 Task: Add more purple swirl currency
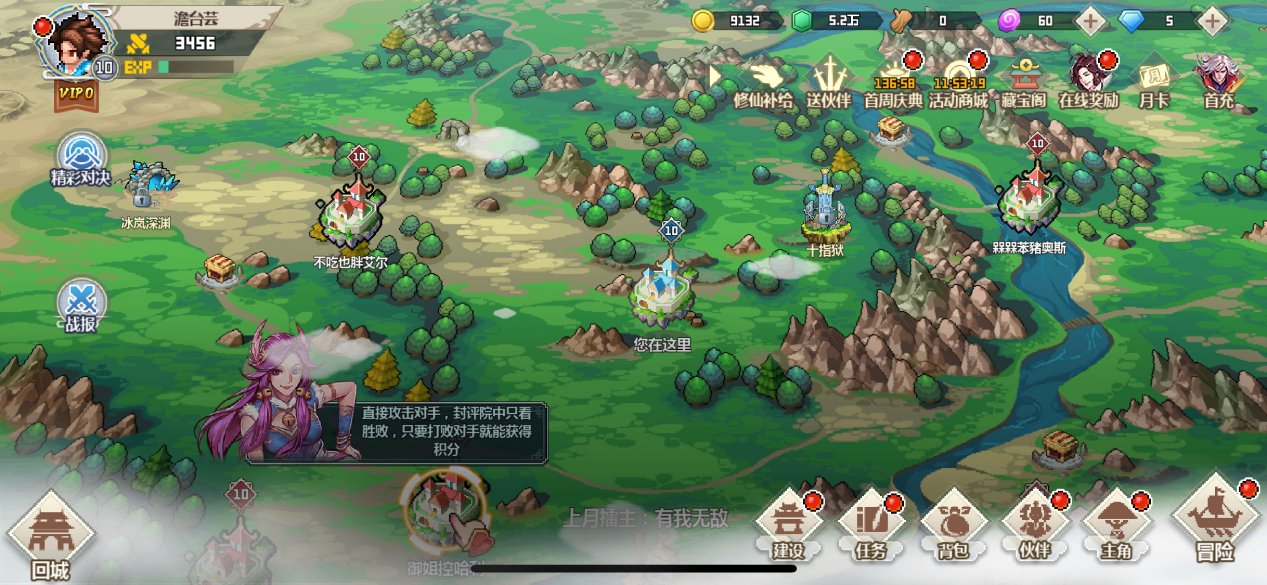point(1090,20)
